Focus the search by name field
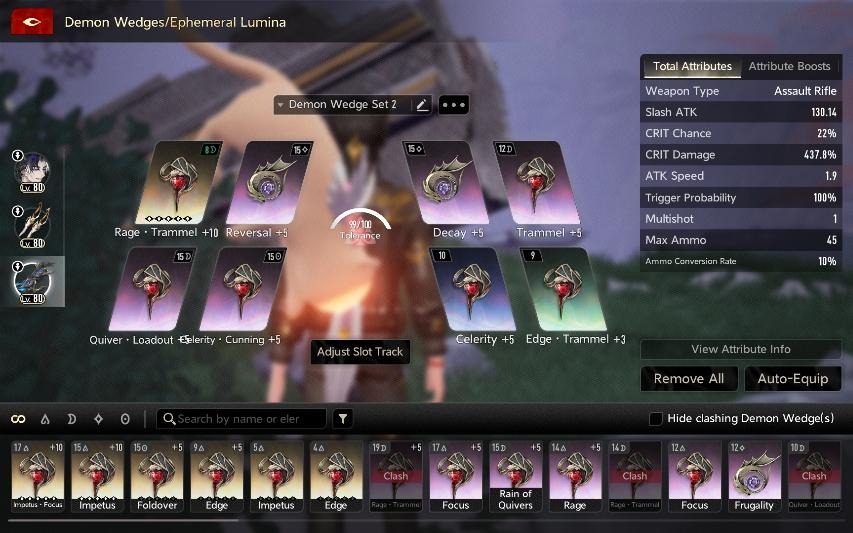The image size is (853, 533). pos(245,419)
